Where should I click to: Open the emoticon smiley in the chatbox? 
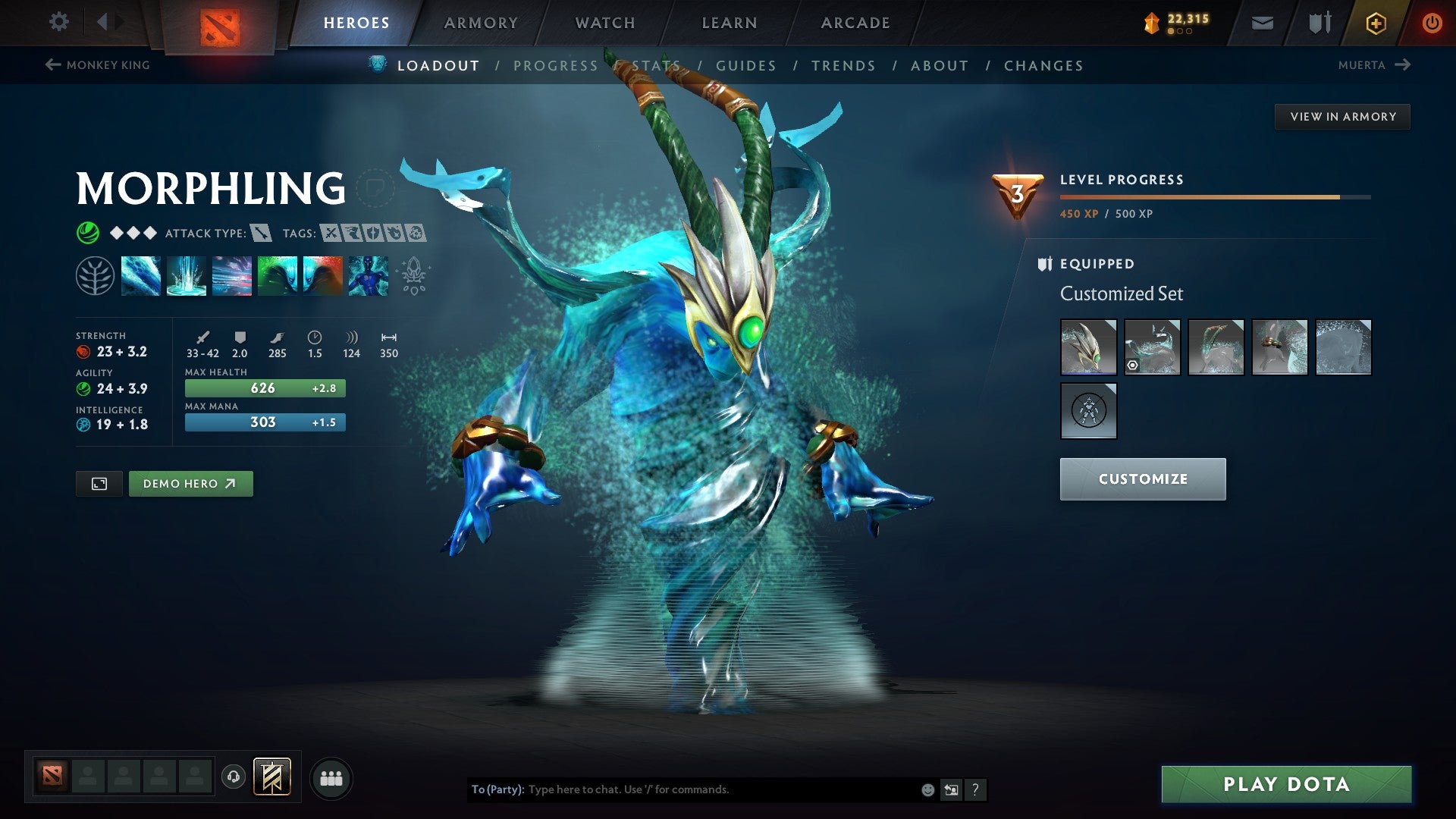927,789
